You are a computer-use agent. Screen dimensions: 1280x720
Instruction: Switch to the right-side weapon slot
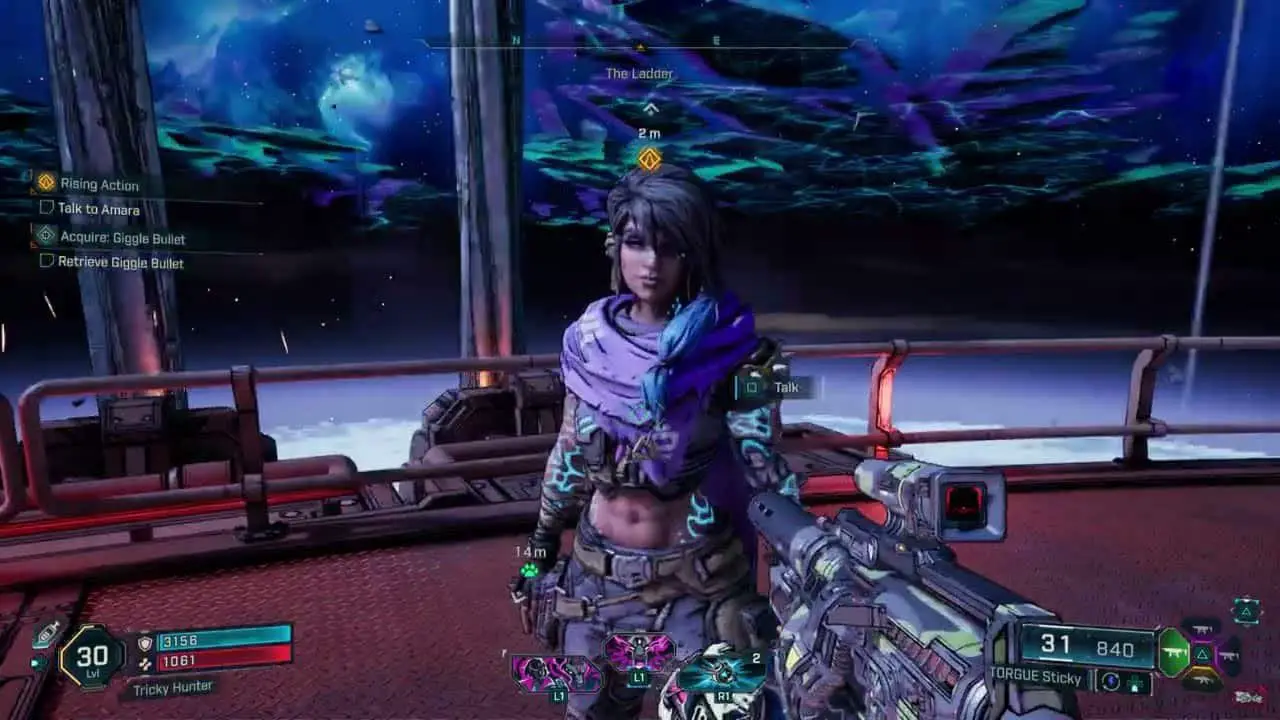pos(1229,655)
